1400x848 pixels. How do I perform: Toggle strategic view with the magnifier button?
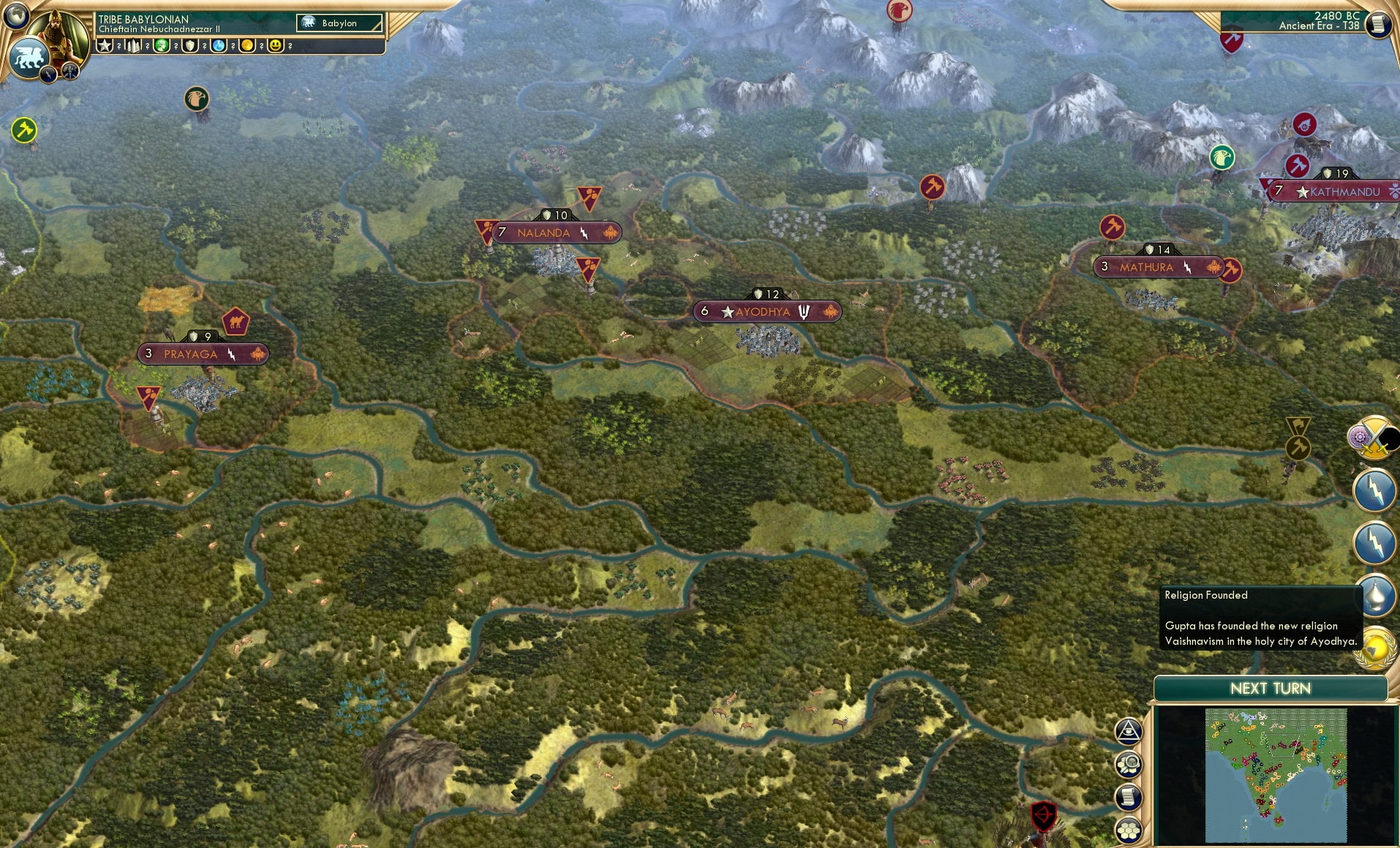coord(1129,764)
